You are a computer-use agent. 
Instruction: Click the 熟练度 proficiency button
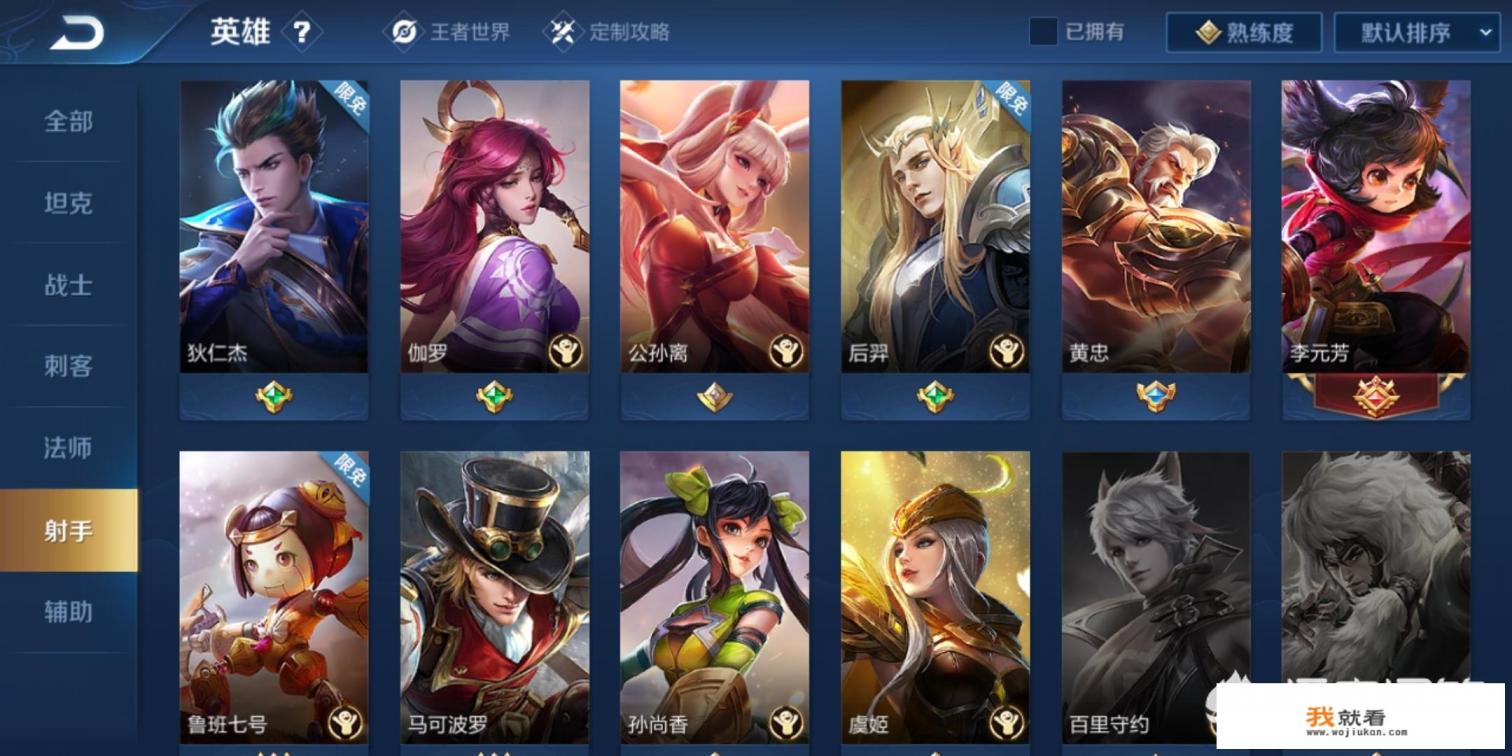coord(1246,31)
